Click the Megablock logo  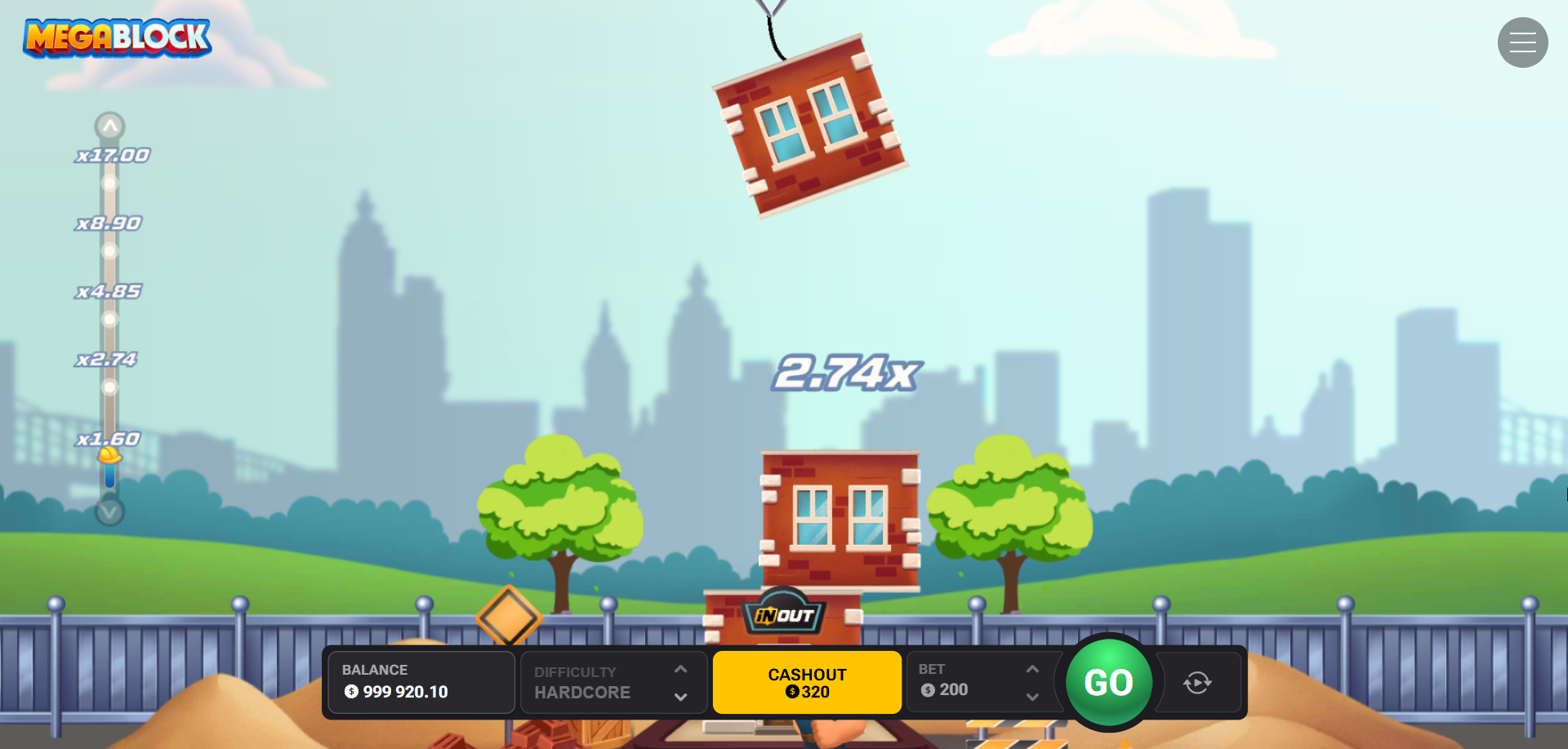(118, 38)
